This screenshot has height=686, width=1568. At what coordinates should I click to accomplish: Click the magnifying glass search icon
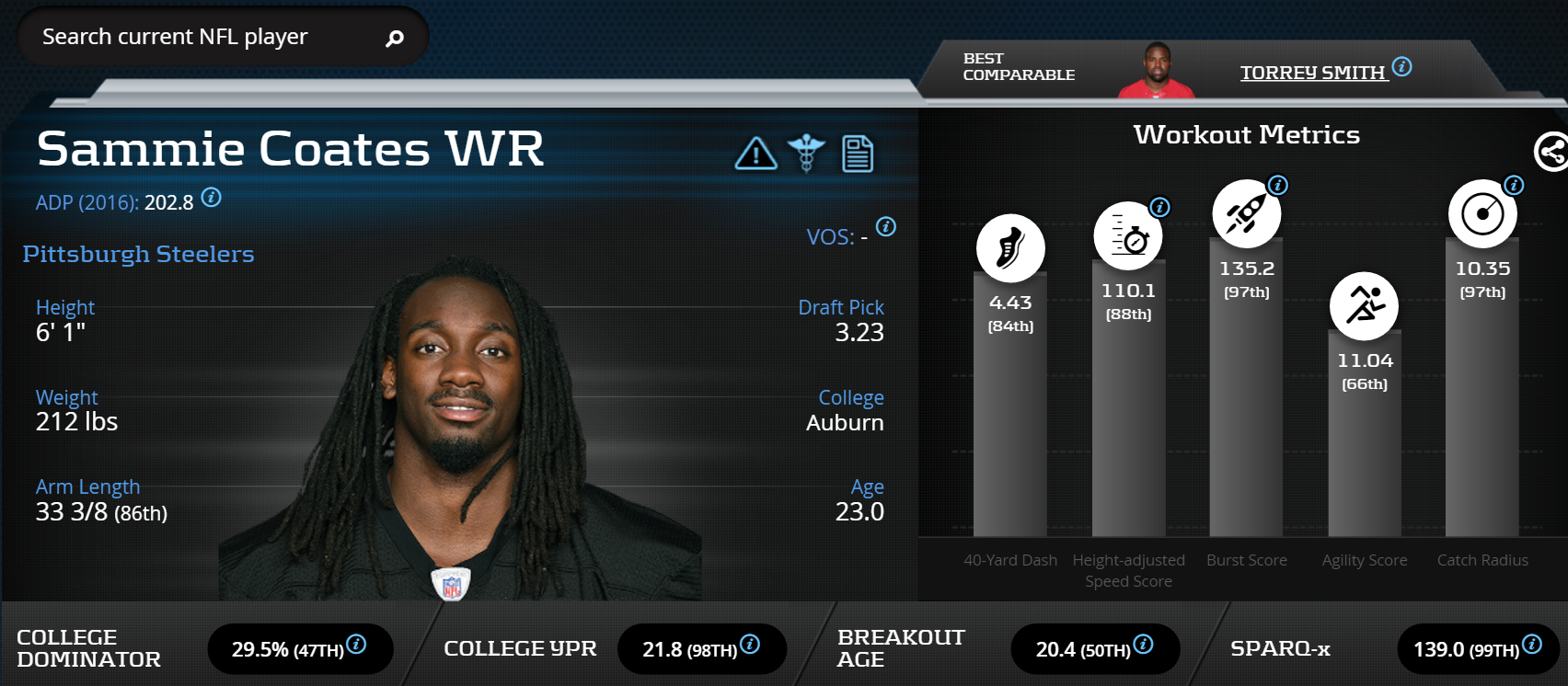(395, 38)
